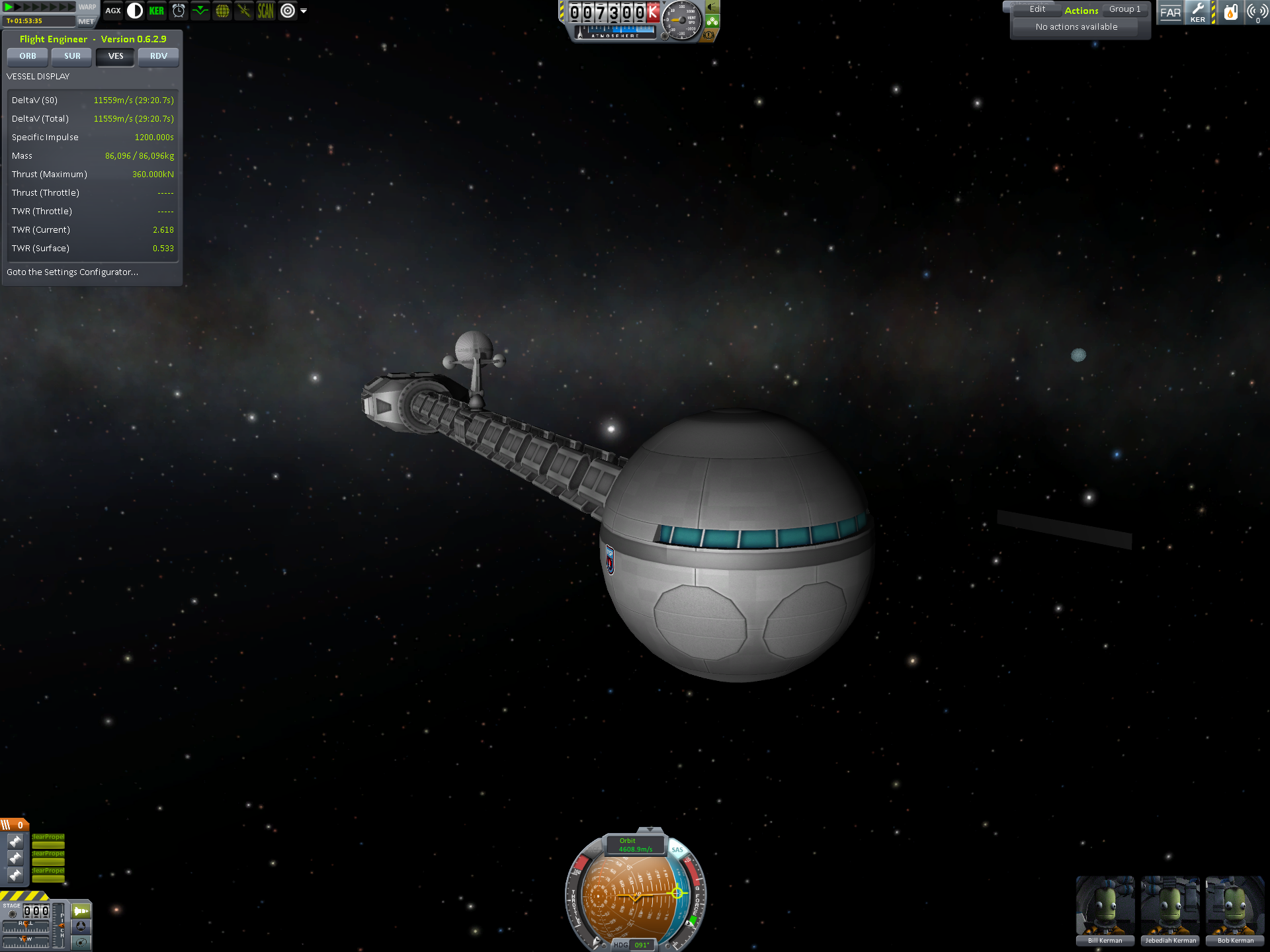Open the FAR aerodynamics app button
Screen dimensions: 1270x952
pyautogui.click(x=1170, y=12)
